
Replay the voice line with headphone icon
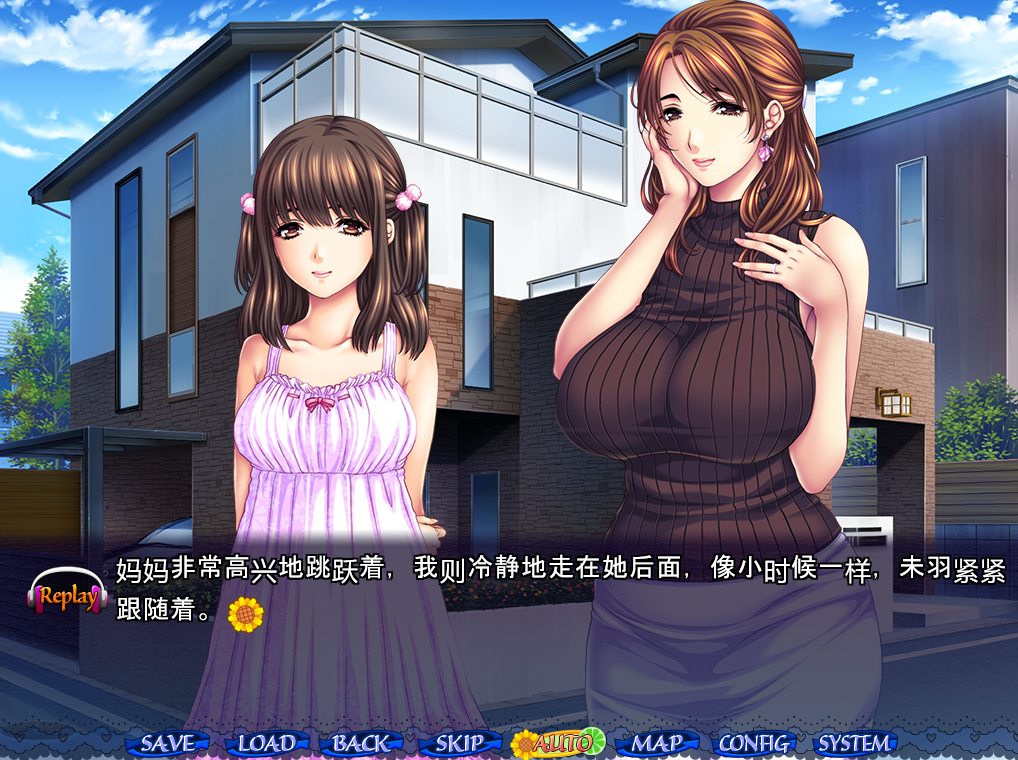[x=67, y=596]
